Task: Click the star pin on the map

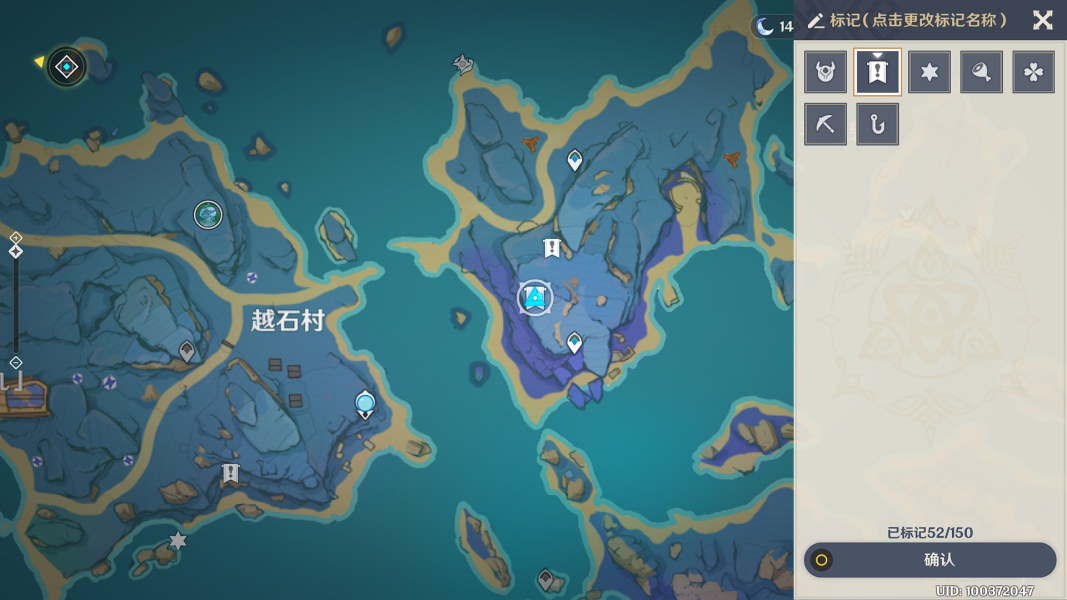Action: pyautogui.click(x=178, y=541)
